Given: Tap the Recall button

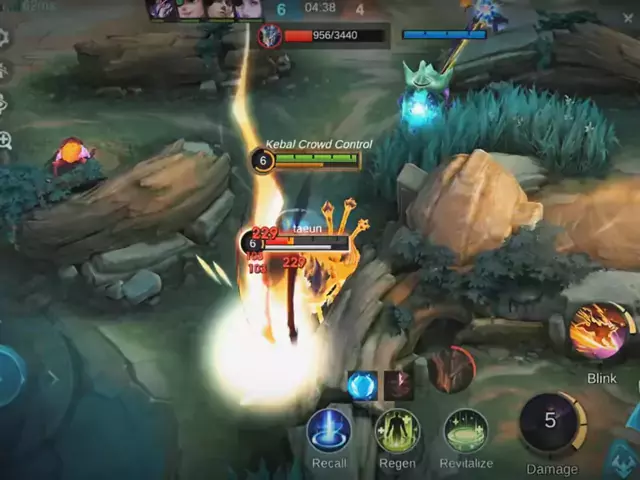Looking at the screenshot, I should point(329,431).
